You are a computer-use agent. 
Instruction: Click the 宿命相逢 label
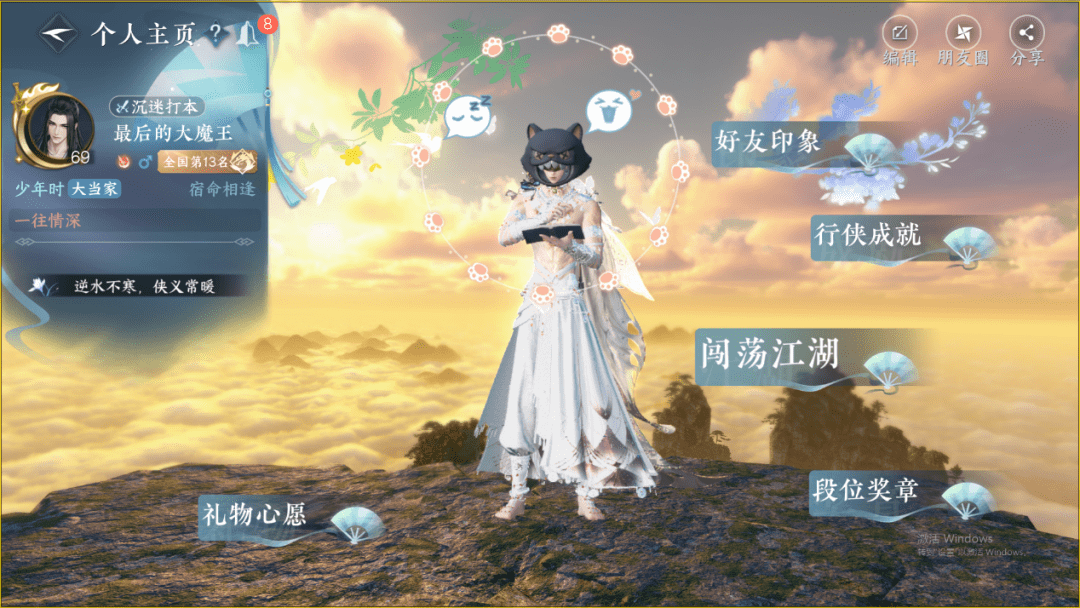[222, 189]
